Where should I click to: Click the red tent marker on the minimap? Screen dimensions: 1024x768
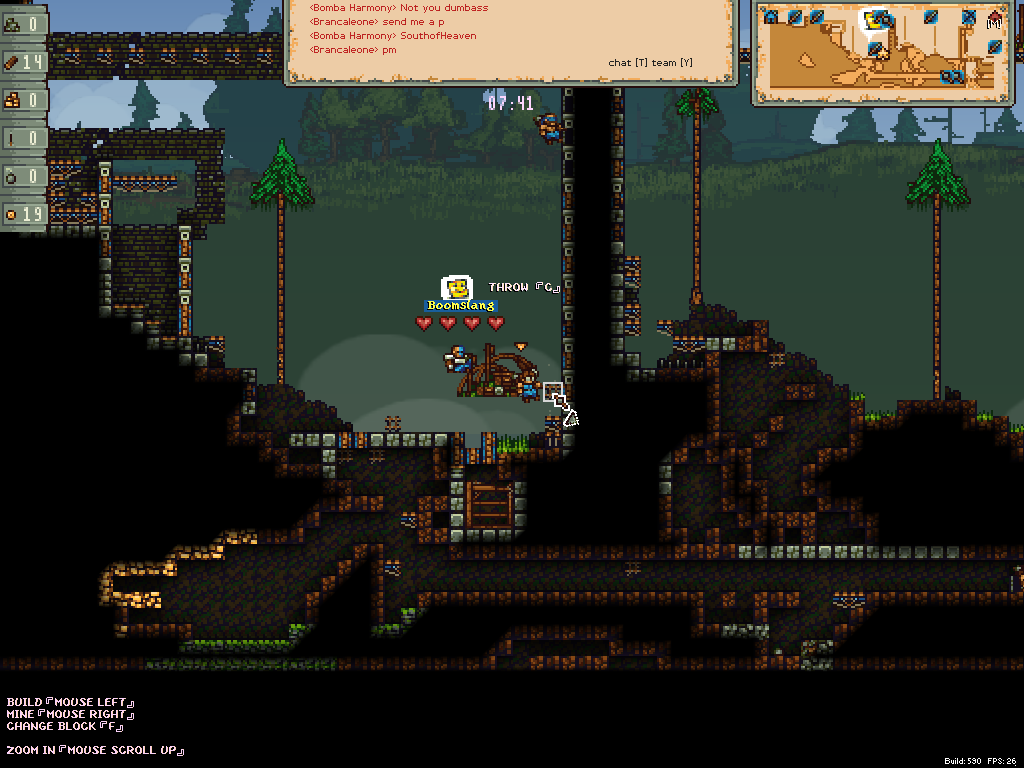point(995,19)
